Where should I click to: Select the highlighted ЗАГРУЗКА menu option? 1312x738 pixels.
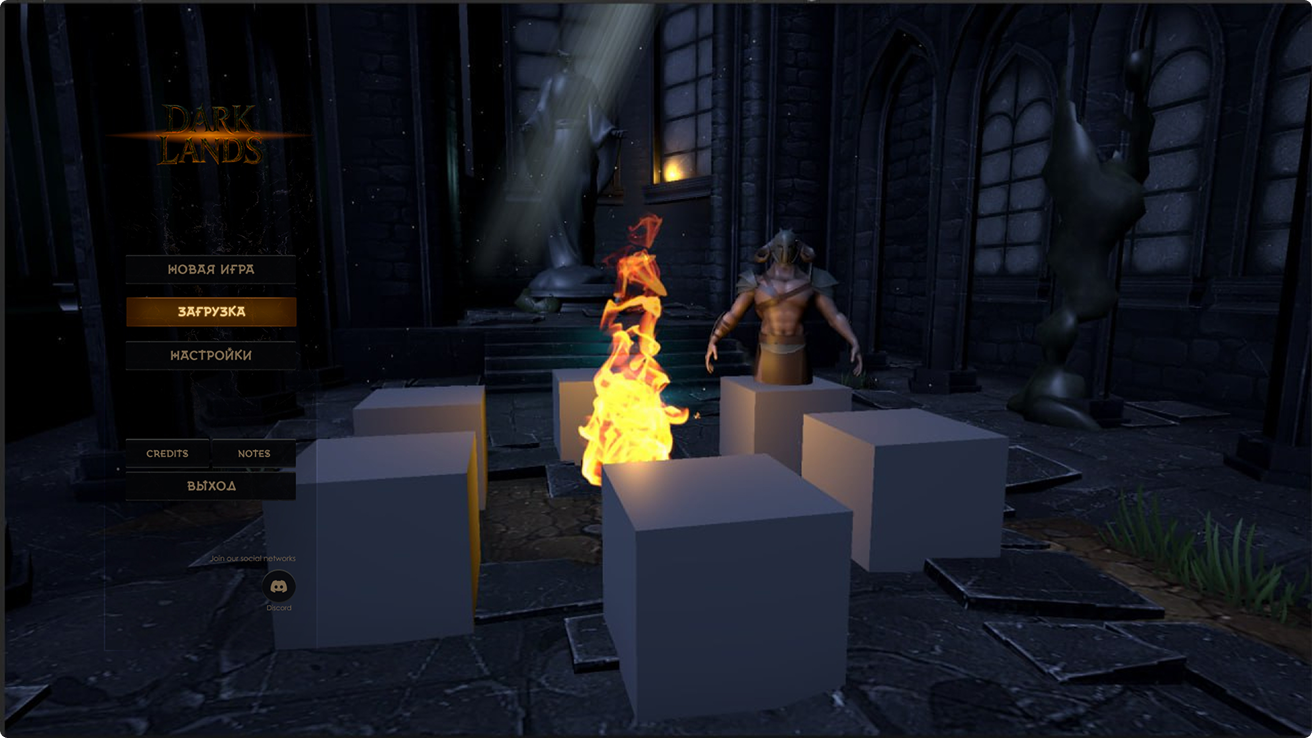pos(211,311)
